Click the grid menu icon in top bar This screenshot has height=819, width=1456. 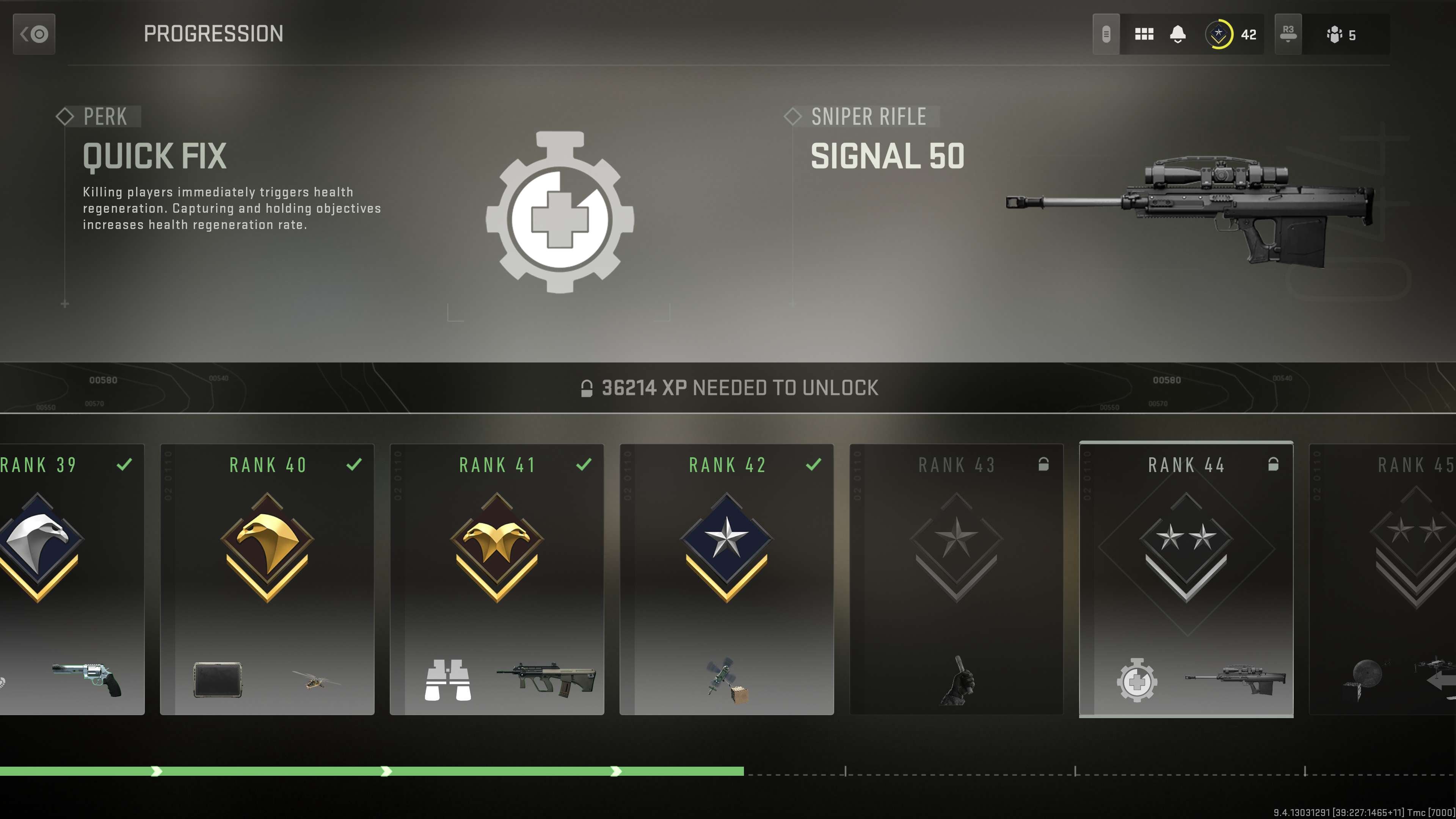[x=1145, y=34]
